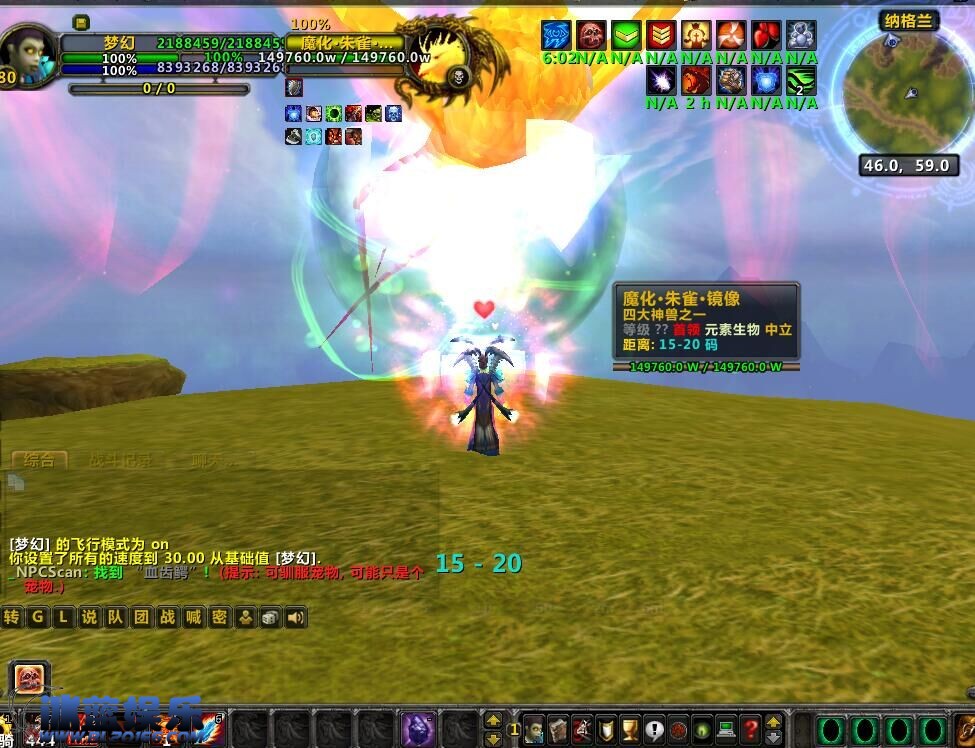975x748 pixels.
Task: Open the Nagrand minimap
Action: click(904, 93)
